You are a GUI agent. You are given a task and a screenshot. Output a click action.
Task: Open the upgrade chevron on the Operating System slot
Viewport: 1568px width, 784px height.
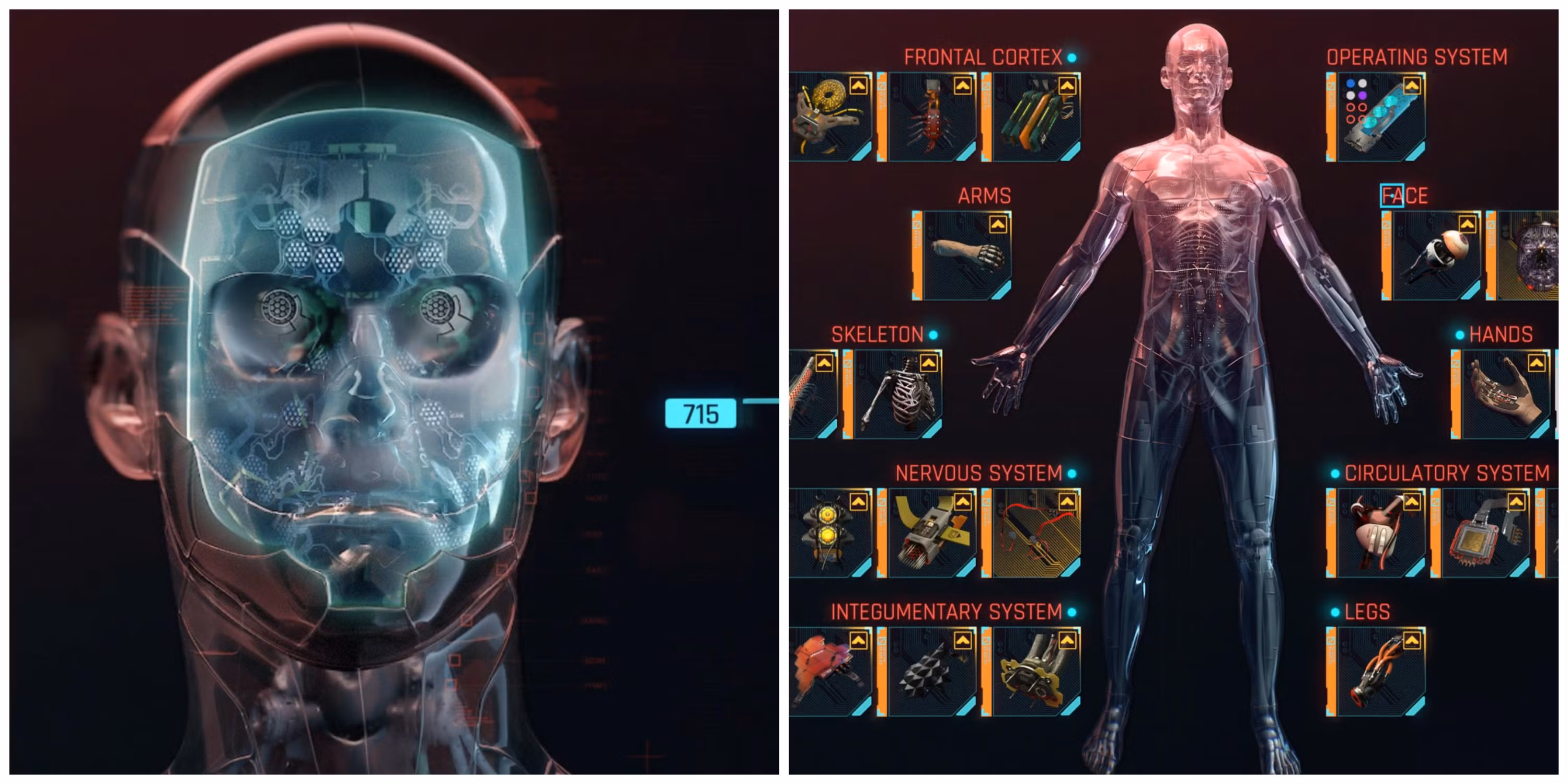click(1412, 86)
